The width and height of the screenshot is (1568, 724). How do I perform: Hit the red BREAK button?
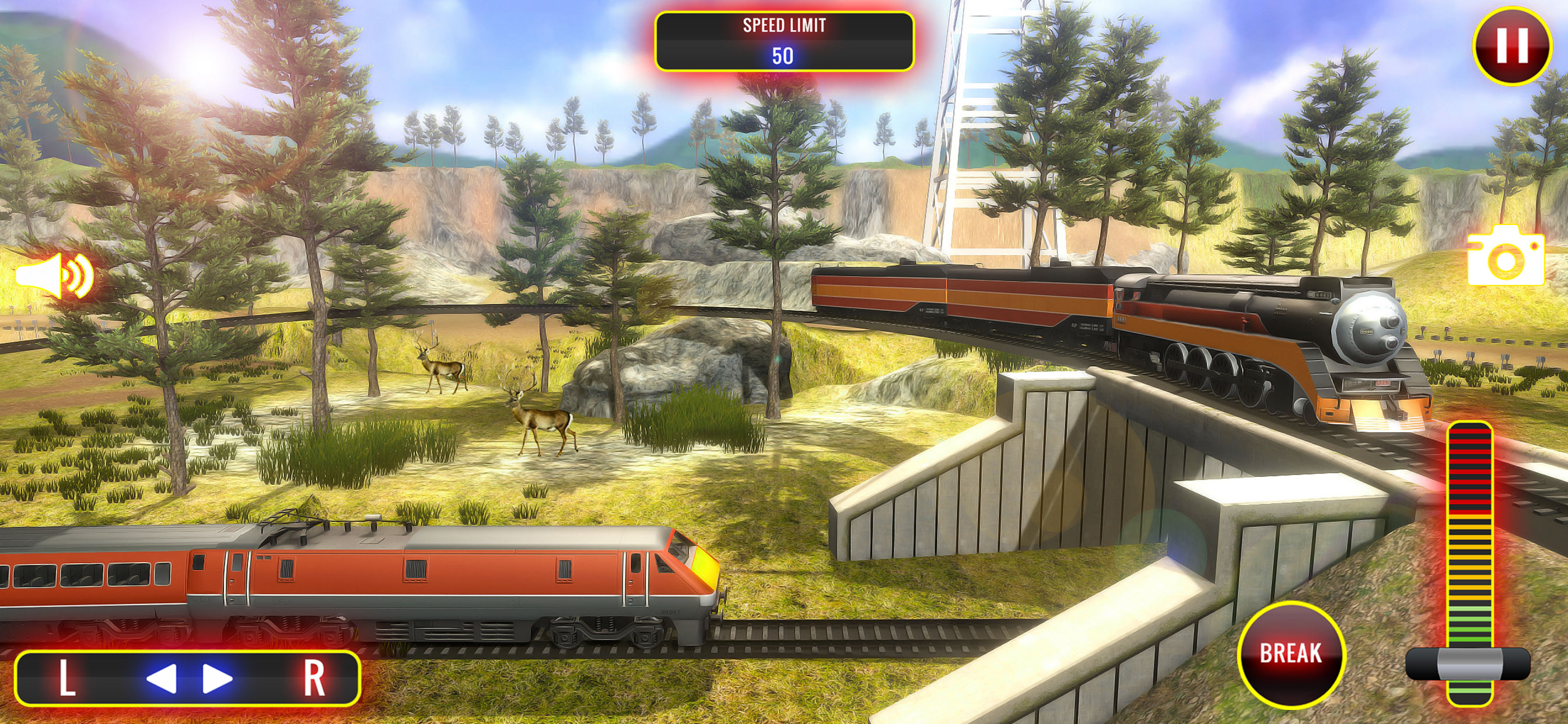coord(1290,654)
